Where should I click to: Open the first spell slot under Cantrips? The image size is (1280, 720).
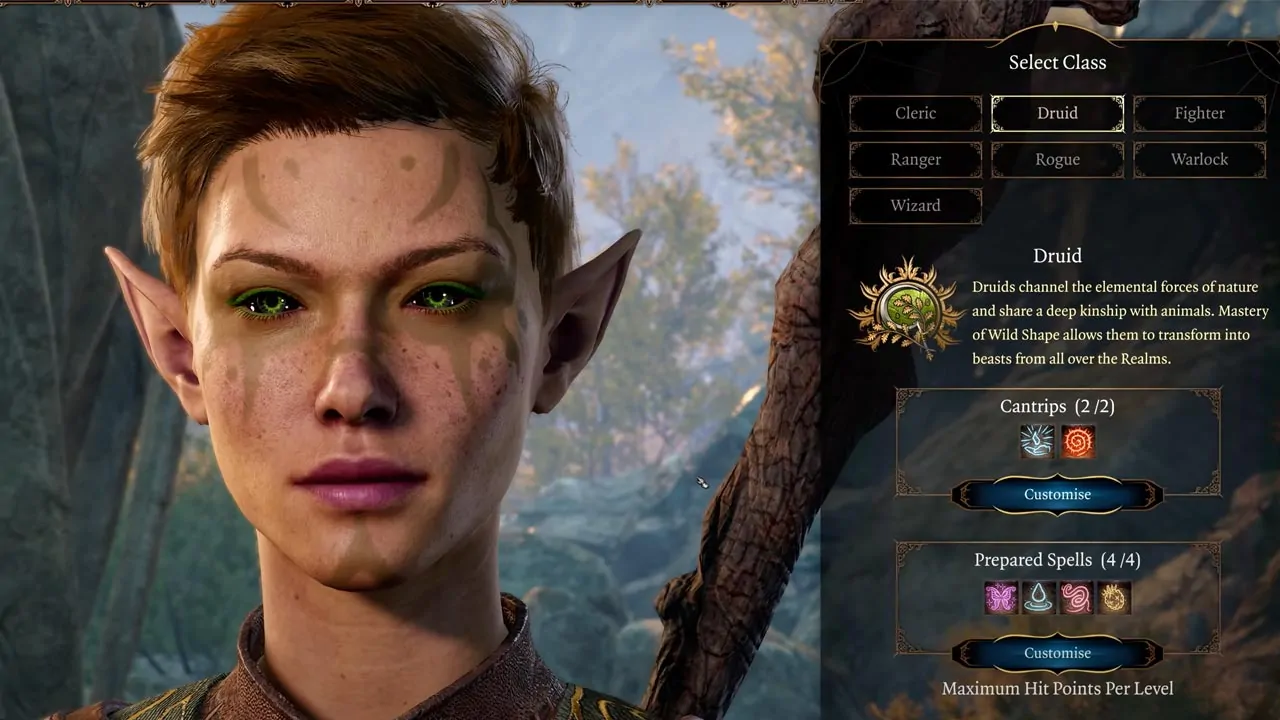tap(1035, 440)
